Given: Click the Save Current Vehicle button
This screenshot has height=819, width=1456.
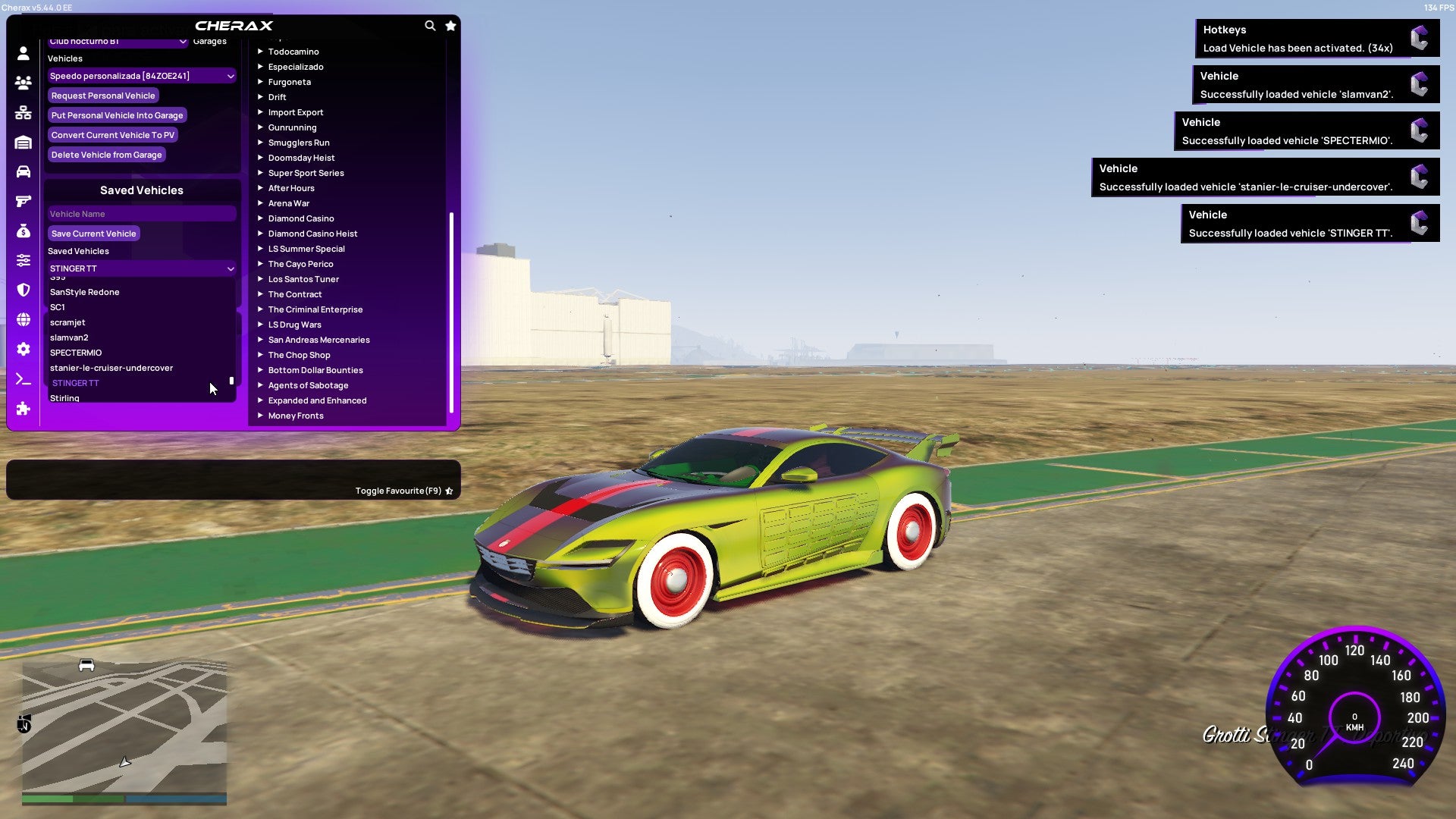Looking at the screenshot, I should click(93, 233).
